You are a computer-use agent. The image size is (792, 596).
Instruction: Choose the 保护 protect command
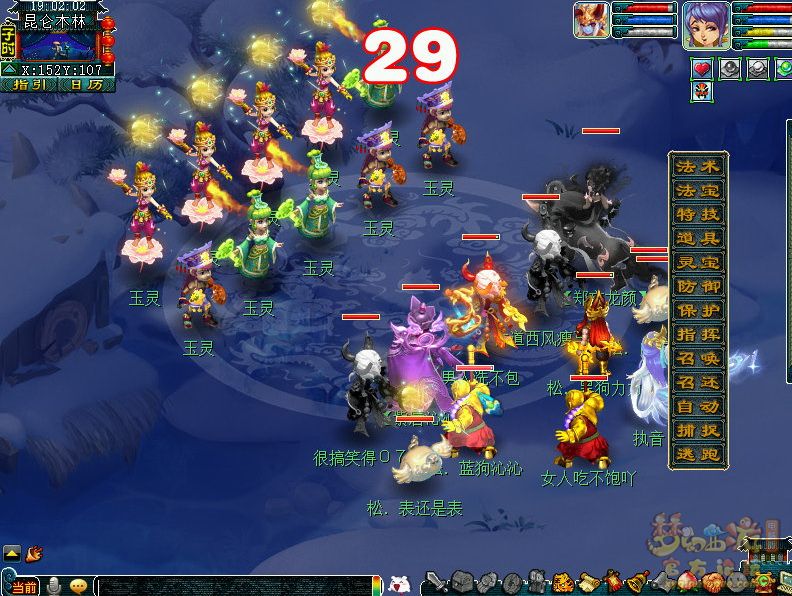tap(697, 310)
